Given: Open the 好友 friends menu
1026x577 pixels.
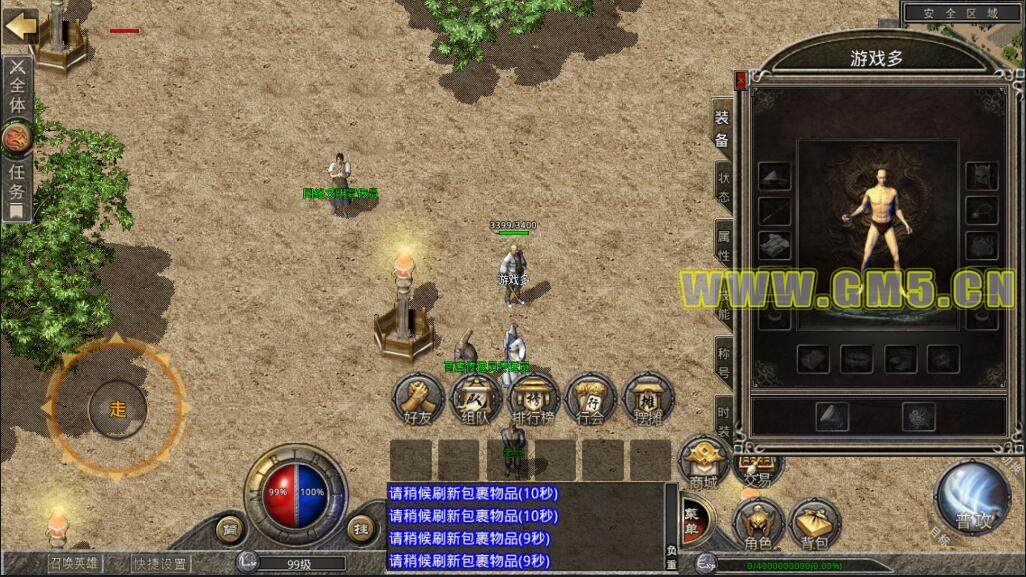Looking at the screenshot, I should click(417, 401).
